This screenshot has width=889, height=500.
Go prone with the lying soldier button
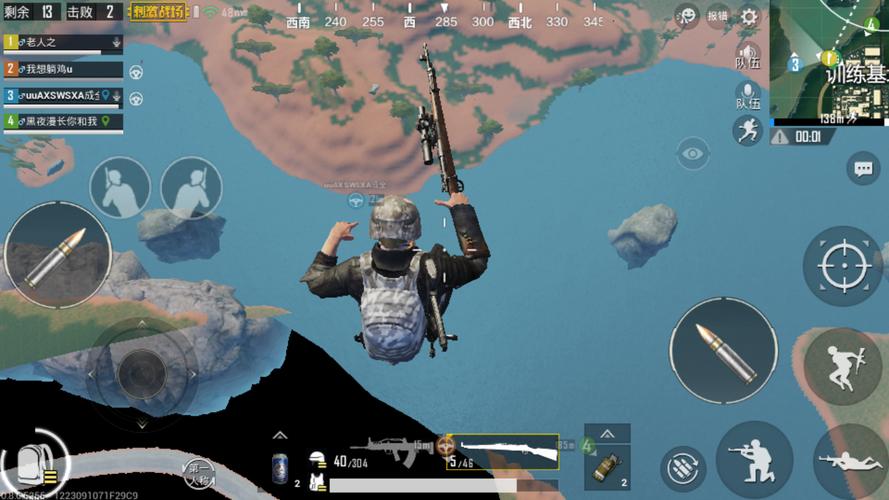pos(848,461)
